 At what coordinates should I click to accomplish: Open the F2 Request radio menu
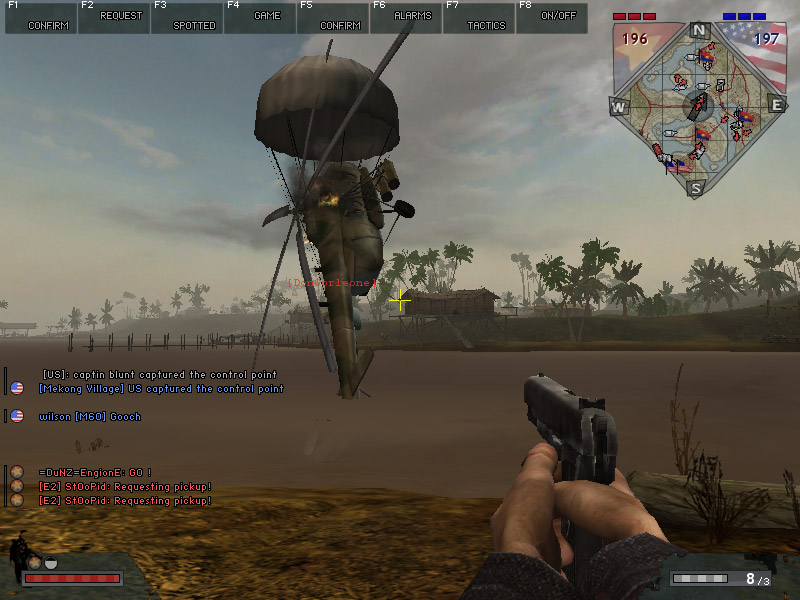tap(114, 18)
